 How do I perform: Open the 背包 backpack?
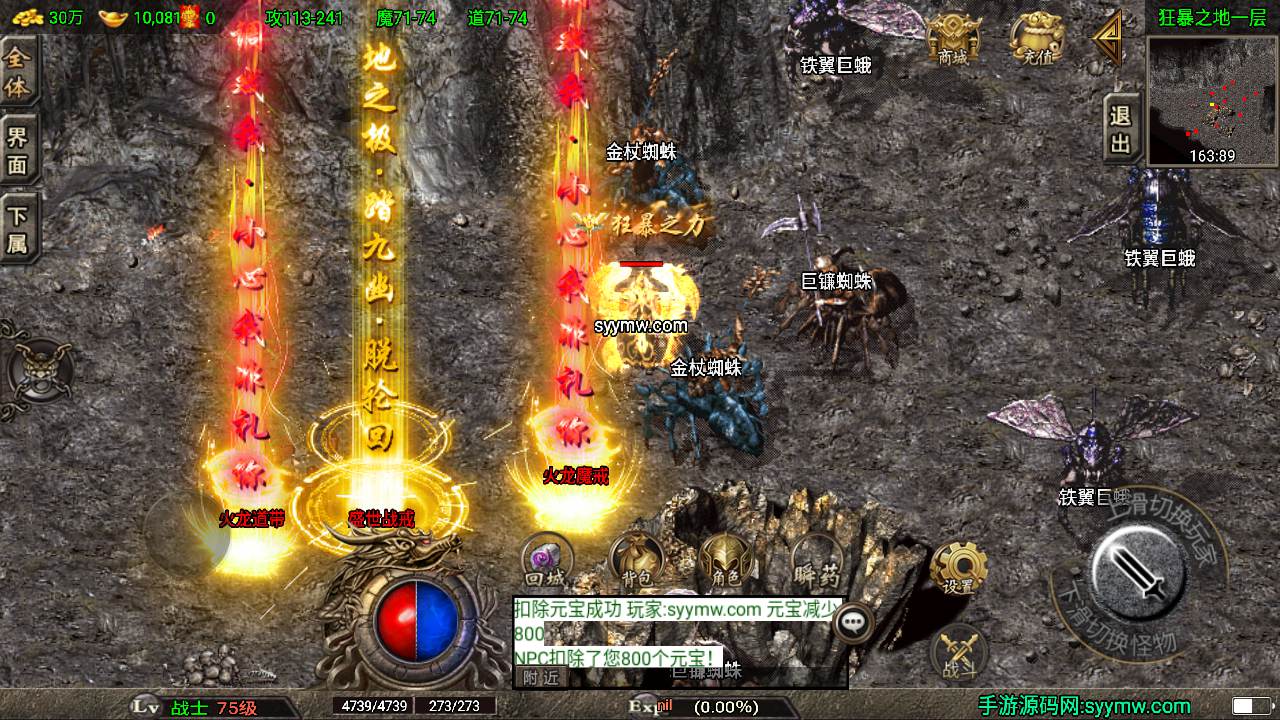(x=637, y=562)
